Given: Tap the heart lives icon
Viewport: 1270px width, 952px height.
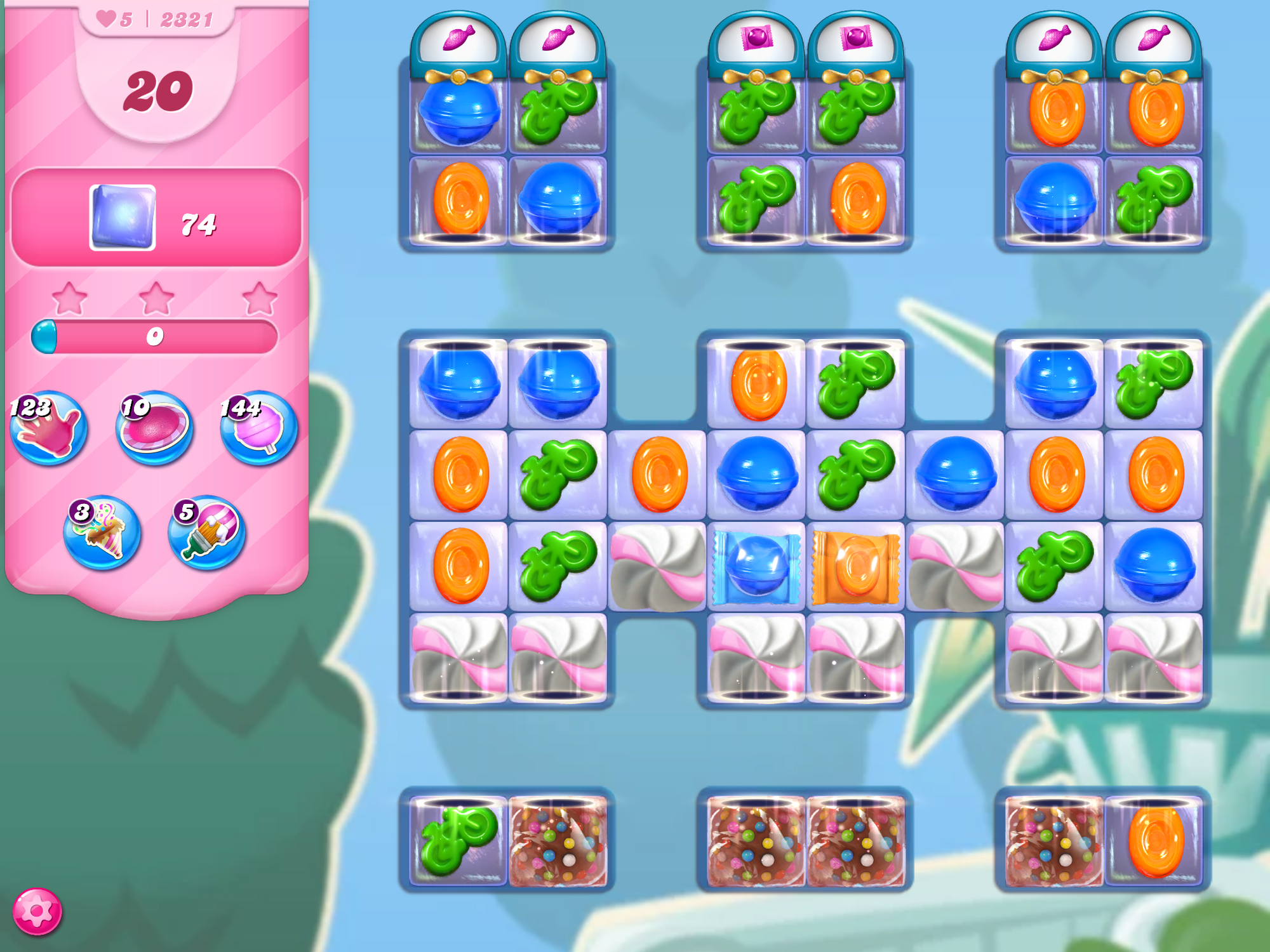Looking at the screenshot, I should point(106,19).
